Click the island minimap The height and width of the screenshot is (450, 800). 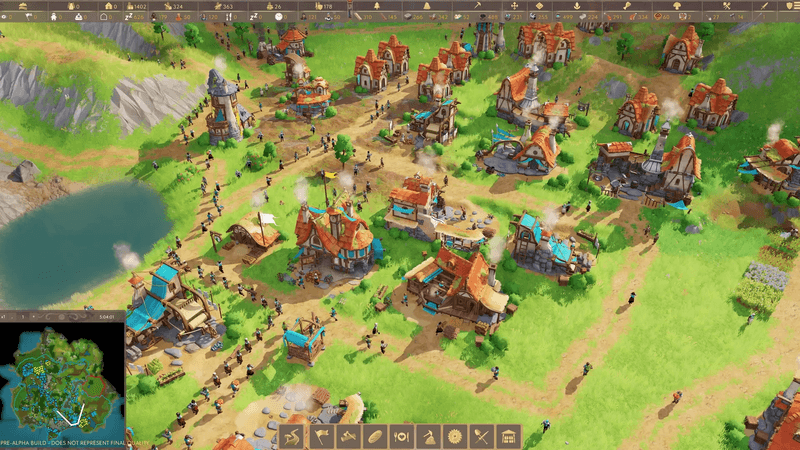[62, 377]
